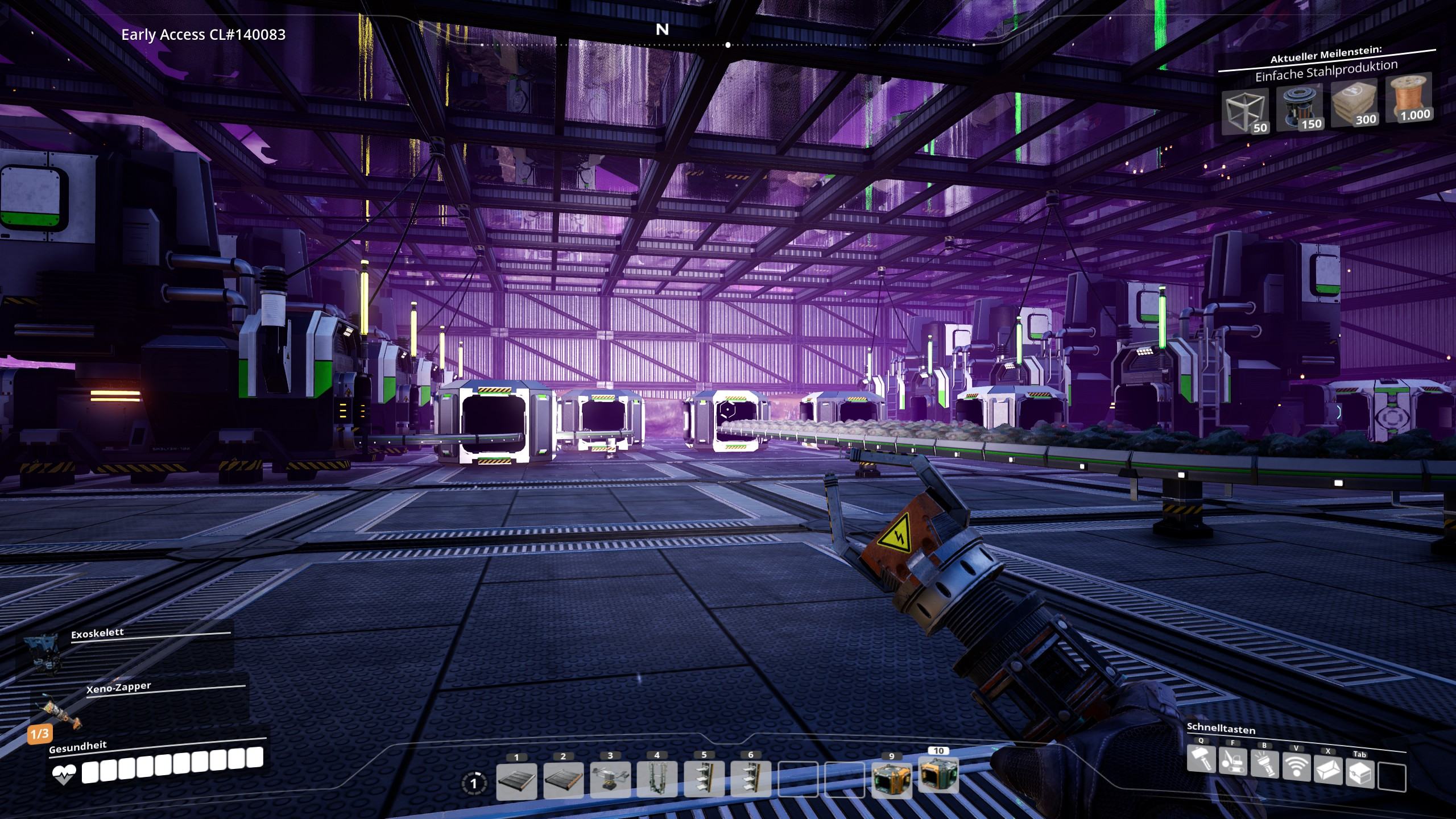This screenshot has height=819, width=1456.
Task: Choose the orange container in slot 9
Action: pos(891,779)
